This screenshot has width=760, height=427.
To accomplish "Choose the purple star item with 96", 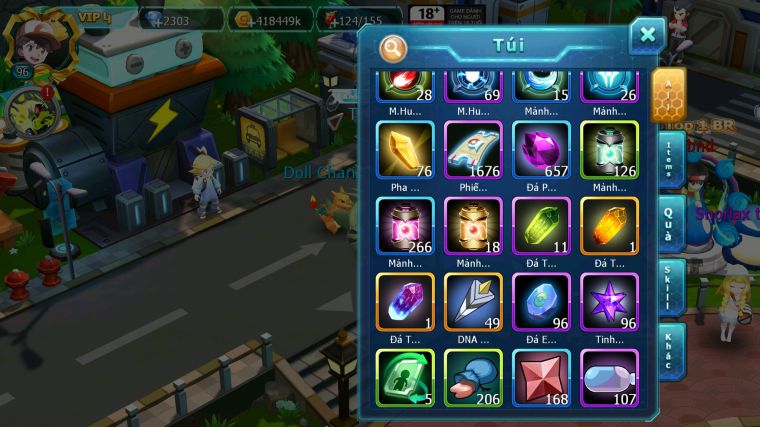I will pyautogui.click(x=609, y=301).
